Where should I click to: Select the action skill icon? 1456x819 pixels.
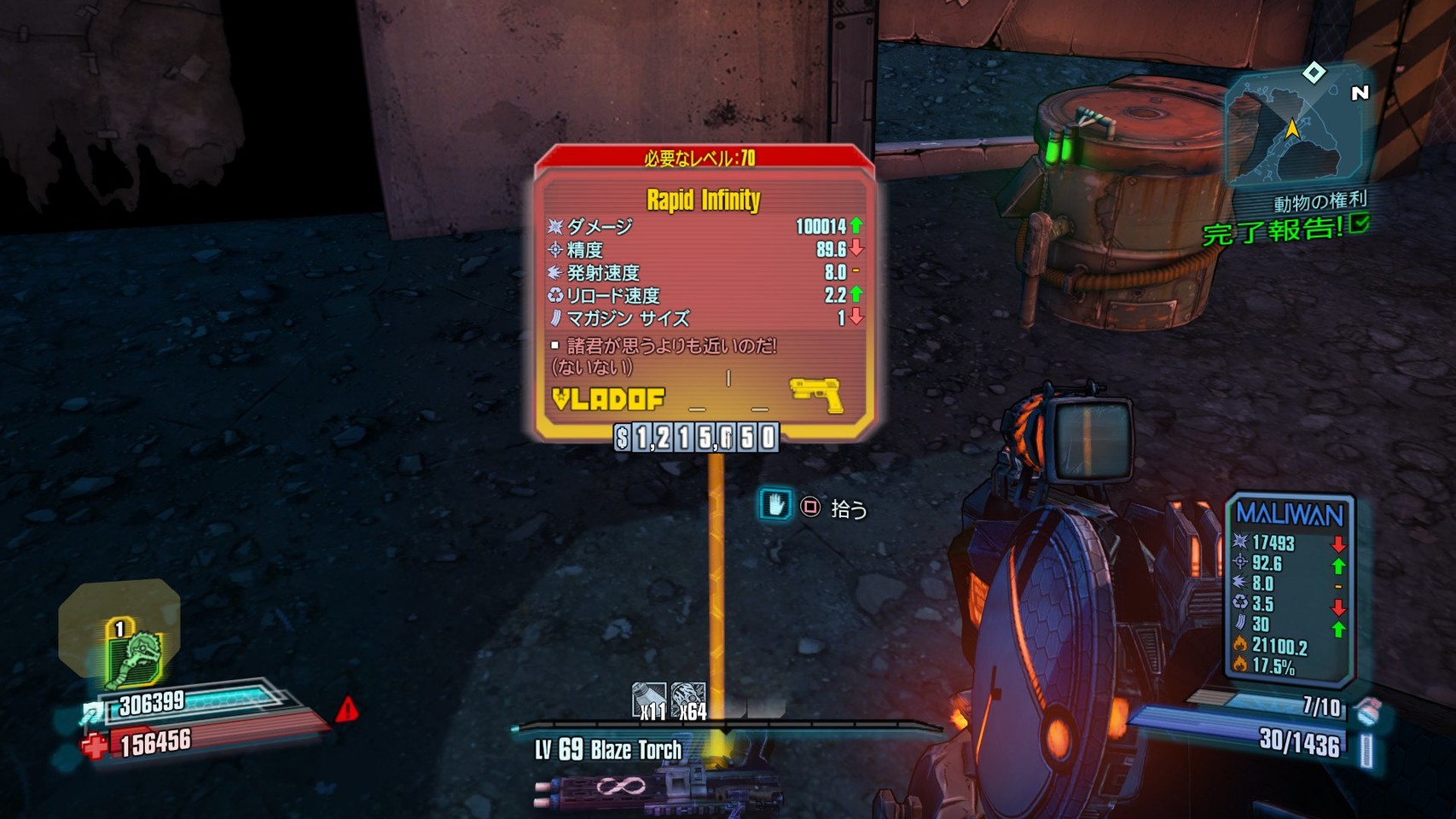(134, 657)
